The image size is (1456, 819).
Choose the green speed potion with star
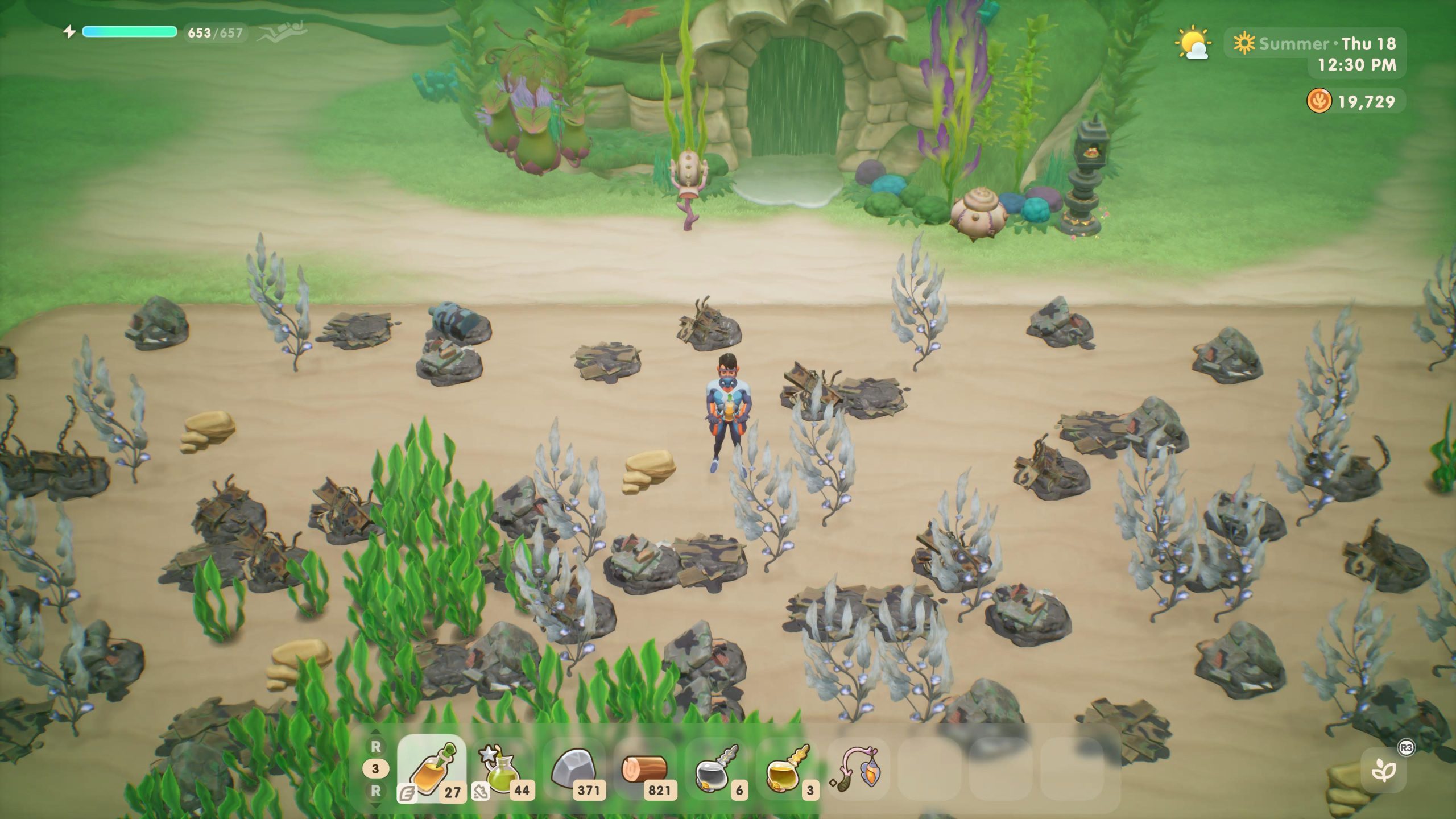(503, 769)
